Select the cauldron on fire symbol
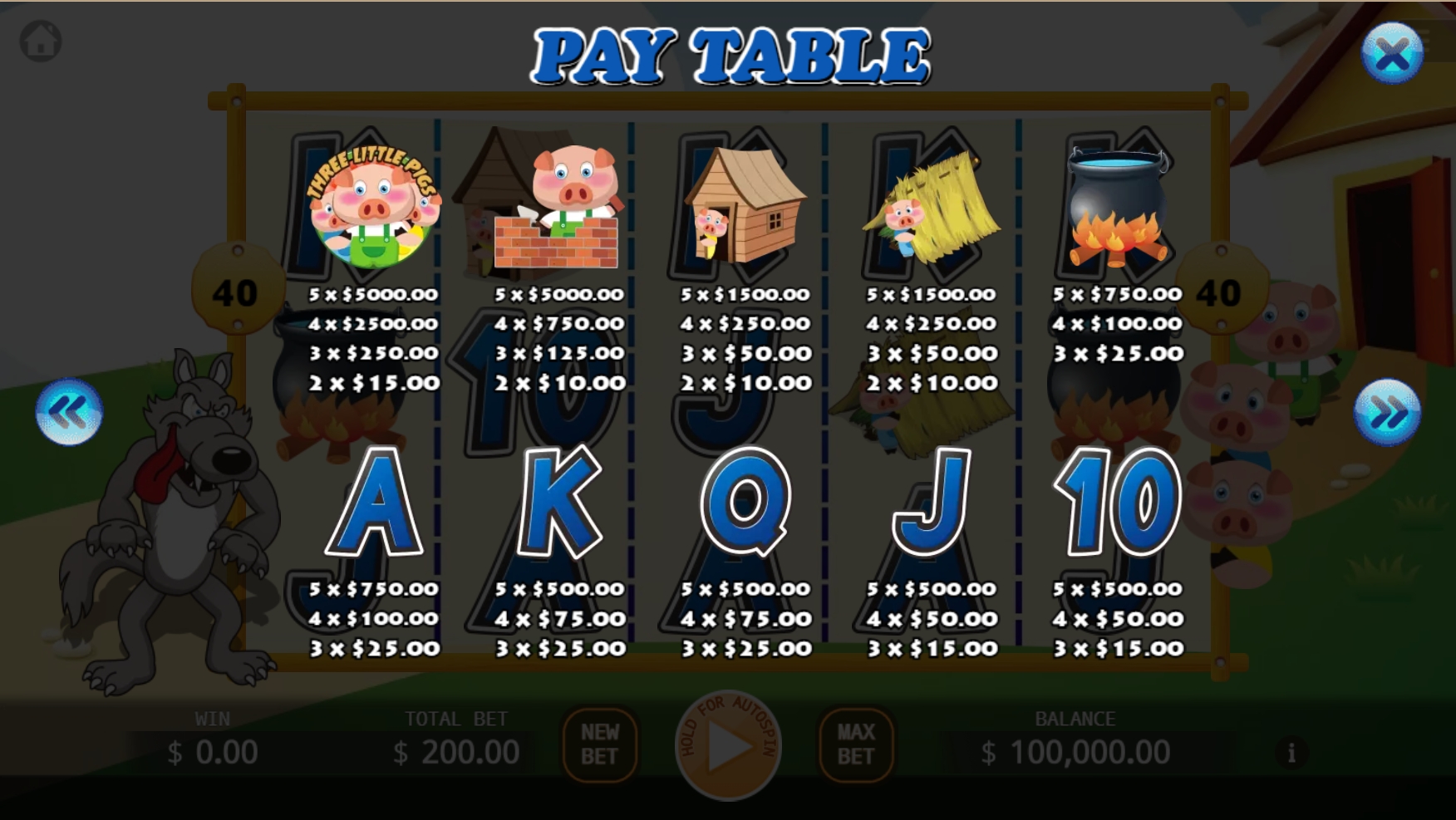Screen dimensions: 1456x820 click(x=1118, y=204)
